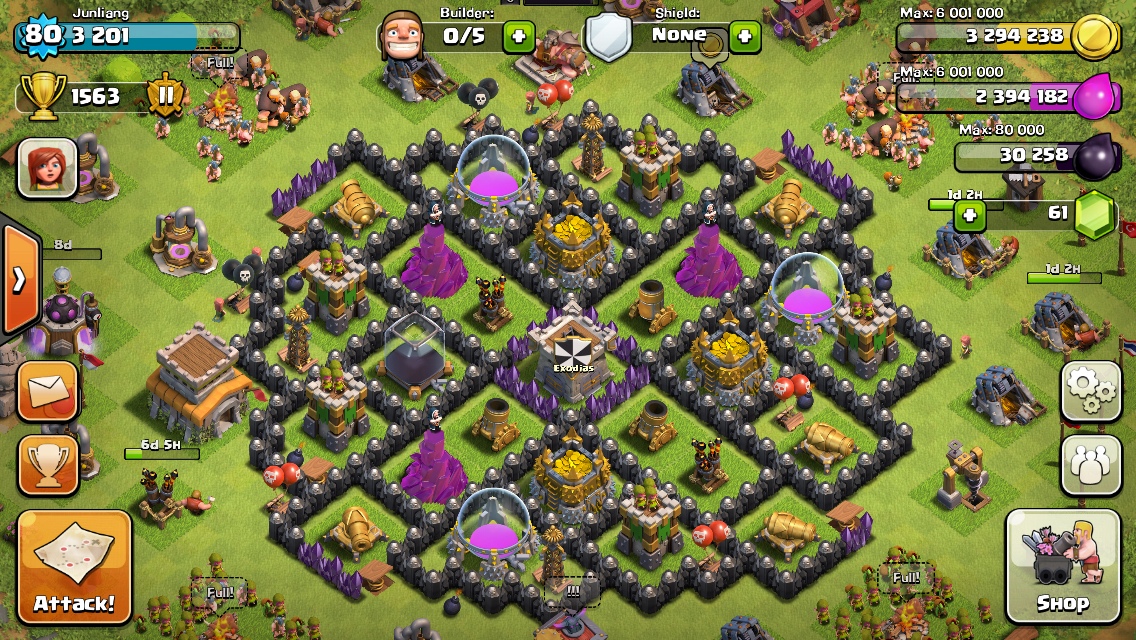
Task: Open the league badge next to trophies
Action: coord(164,96)
